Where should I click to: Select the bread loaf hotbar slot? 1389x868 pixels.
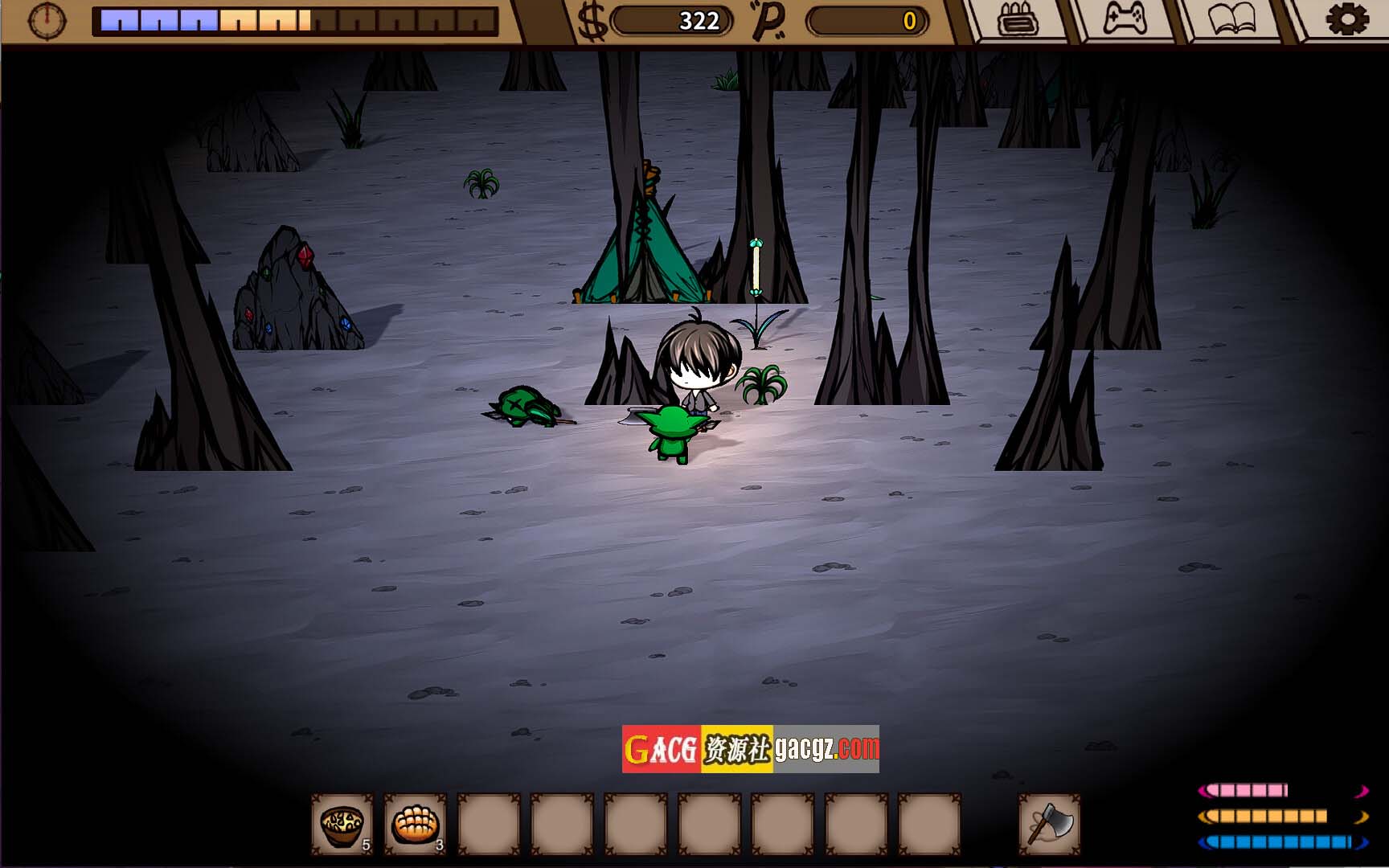pyautogui.click(x=415, y=824)
